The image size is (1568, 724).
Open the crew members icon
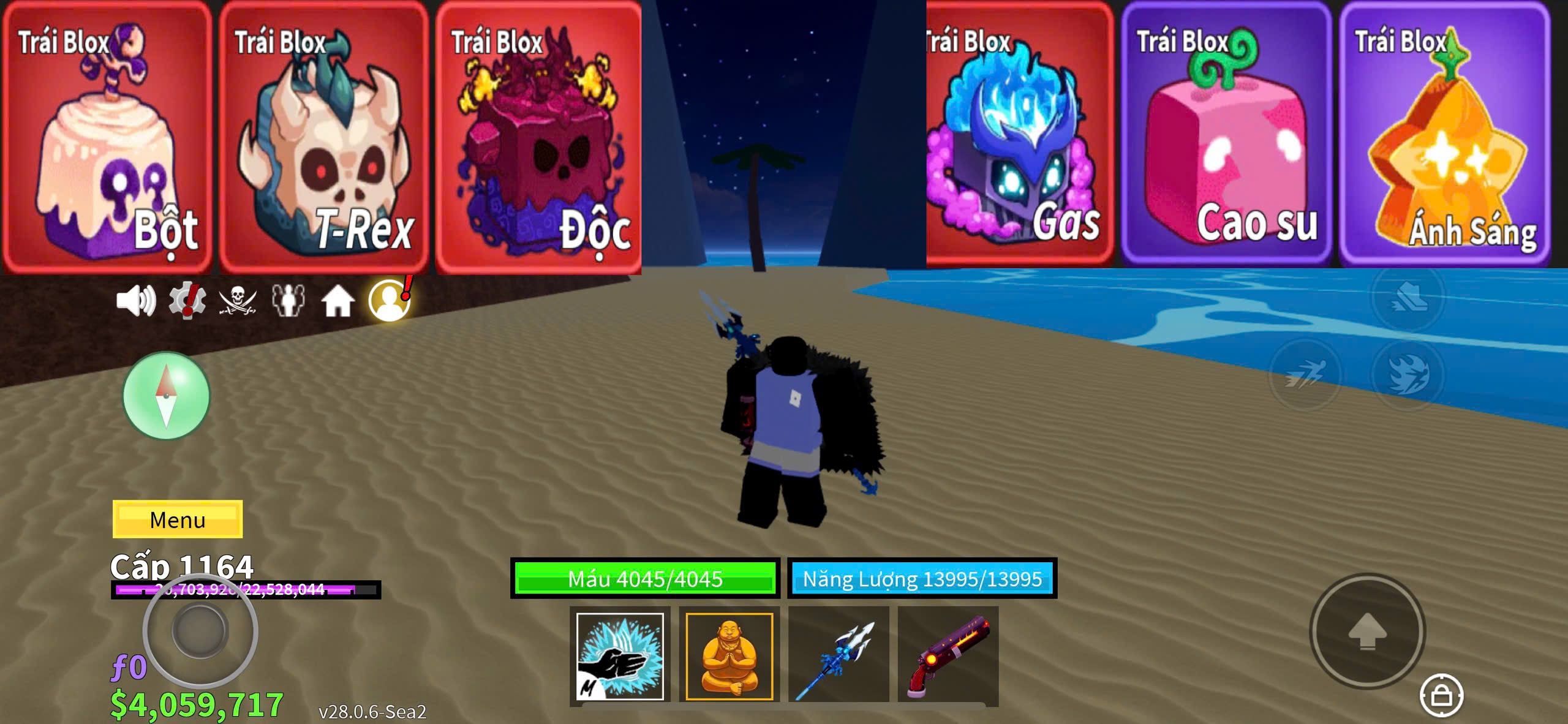[x=288, y=301]
